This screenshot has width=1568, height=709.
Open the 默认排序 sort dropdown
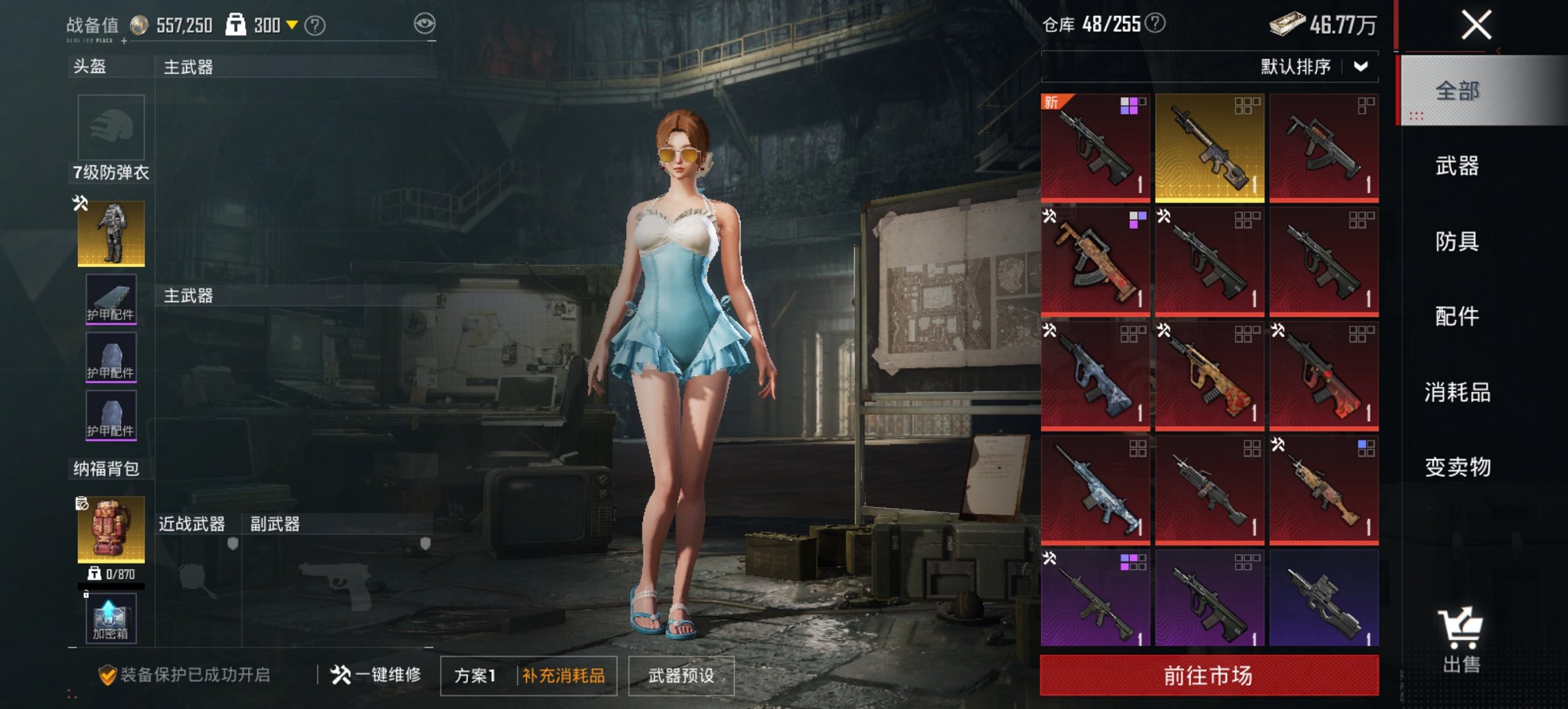(1313, 66)
